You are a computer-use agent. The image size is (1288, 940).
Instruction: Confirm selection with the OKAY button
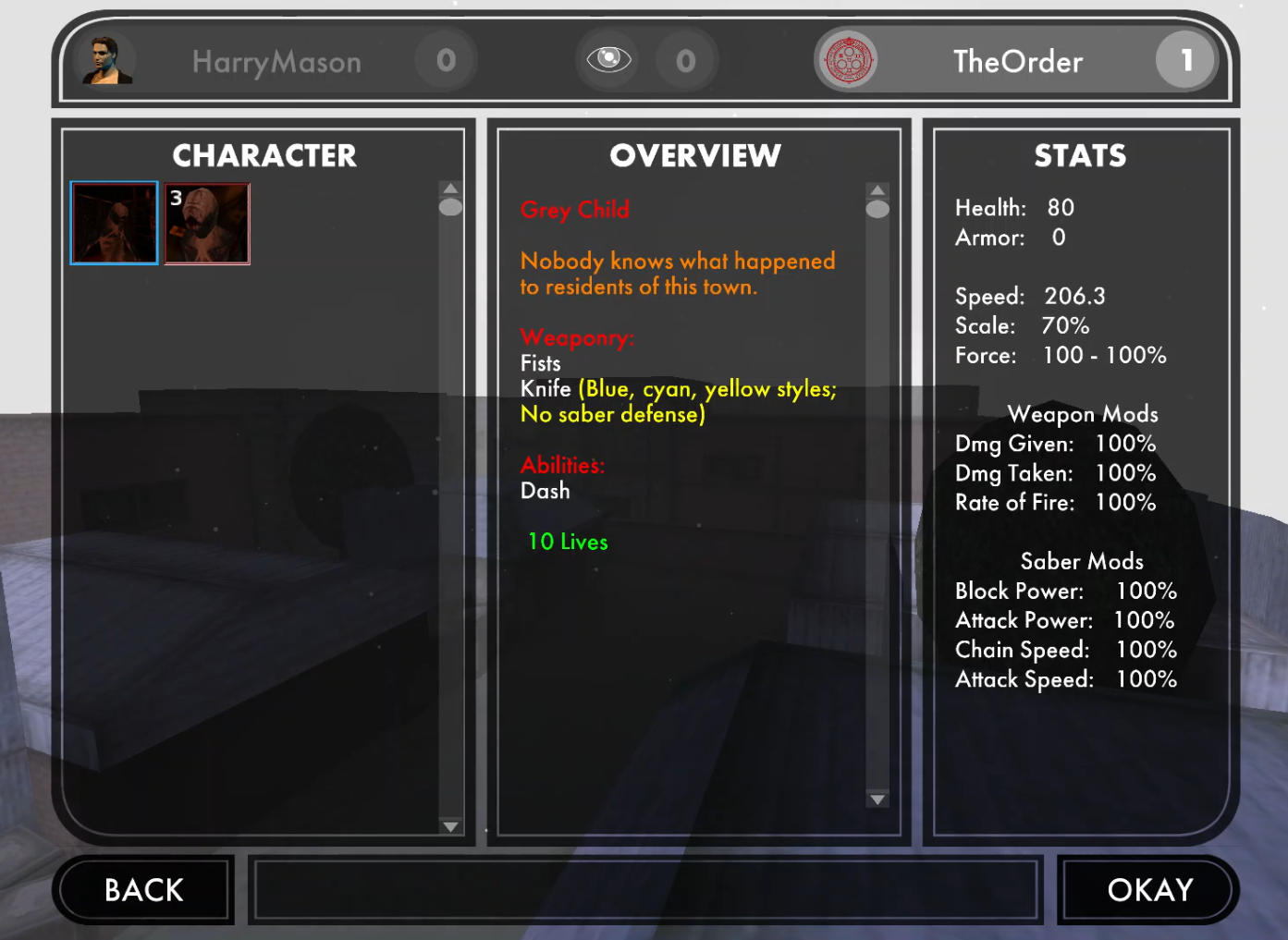(1149, 889)
